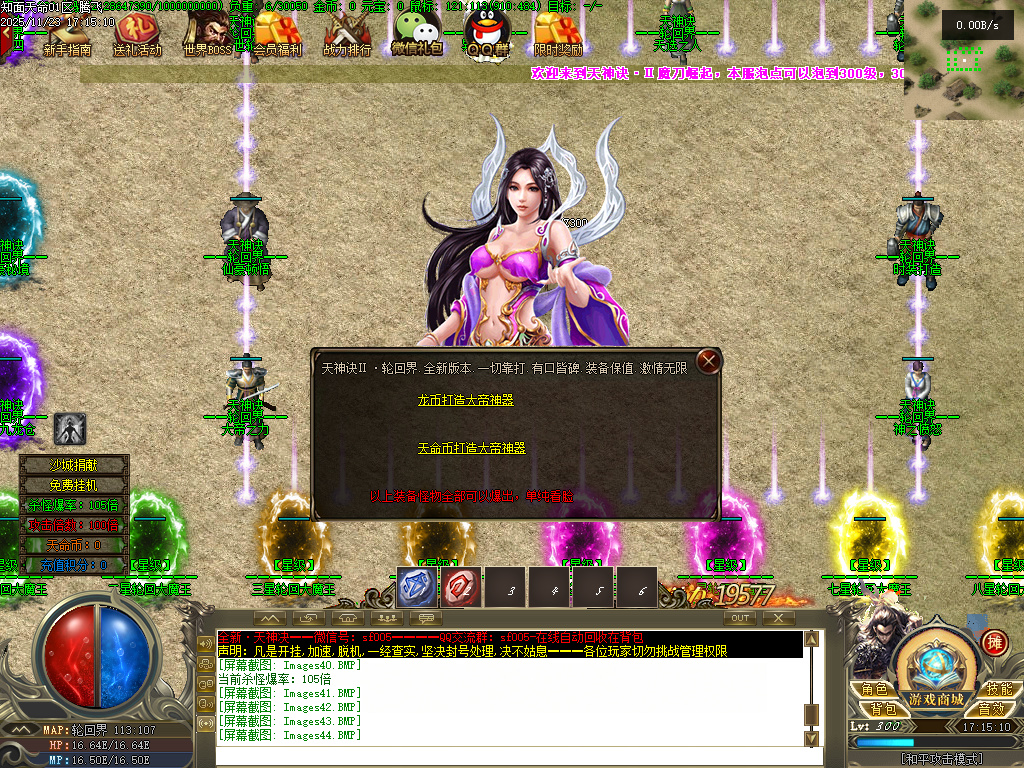Open the QQ群 penguin icon
1024x768 pixels.
(x=488, y=35)
